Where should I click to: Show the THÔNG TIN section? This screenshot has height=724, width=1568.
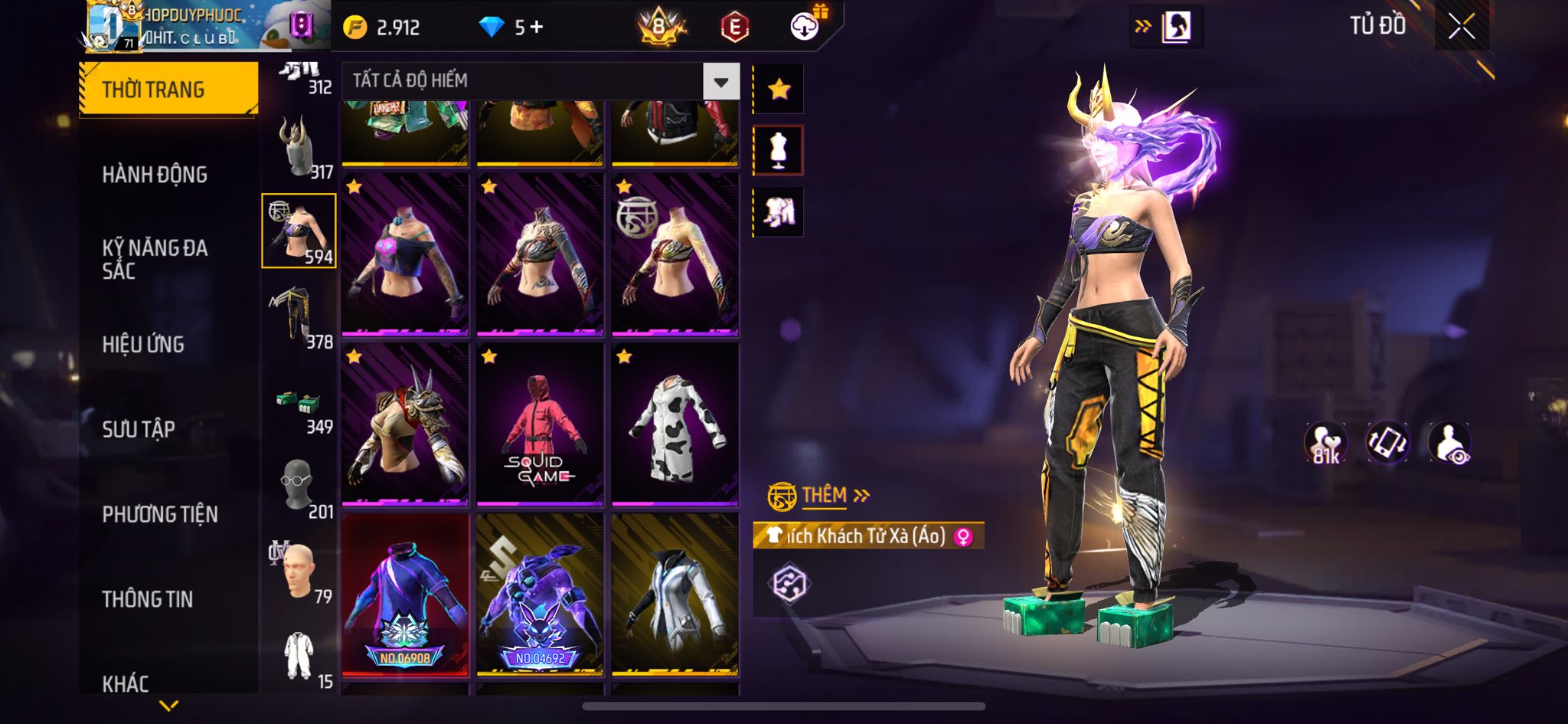[x=148, y=599]
